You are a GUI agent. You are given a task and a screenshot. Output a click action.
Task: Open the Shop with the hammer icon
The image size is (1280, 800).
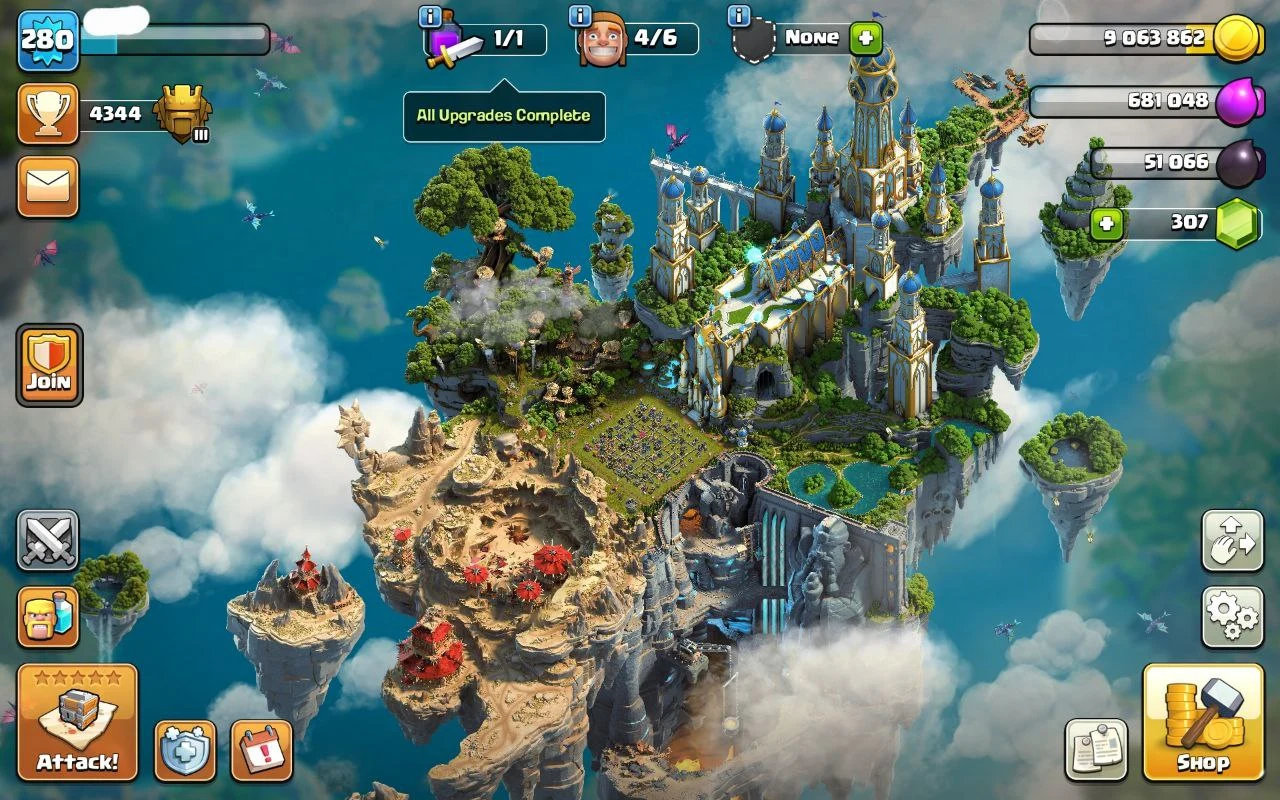point(1203,721)
